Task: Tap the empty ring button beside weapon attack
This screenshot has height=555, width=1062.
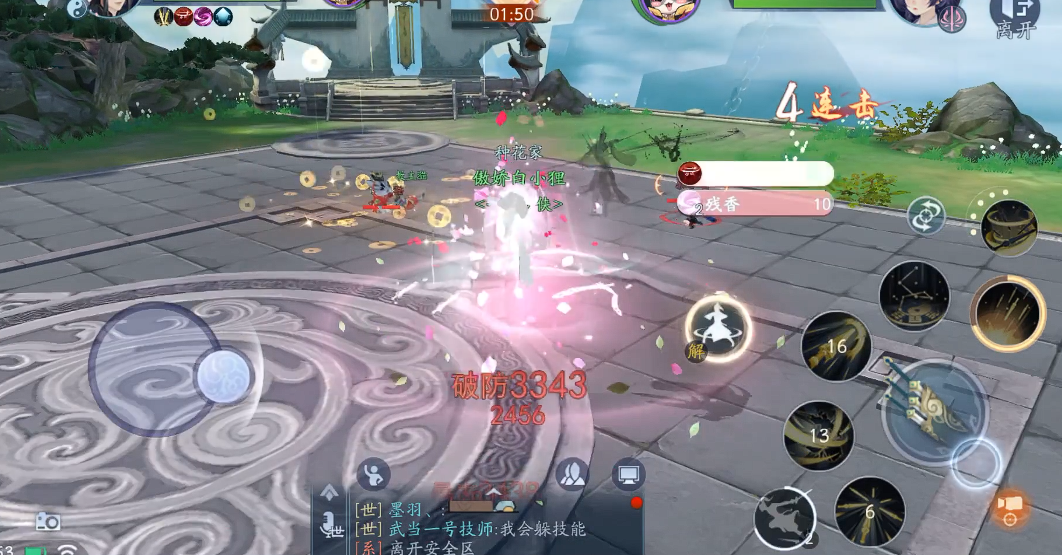Action: (x=975, y=462)
